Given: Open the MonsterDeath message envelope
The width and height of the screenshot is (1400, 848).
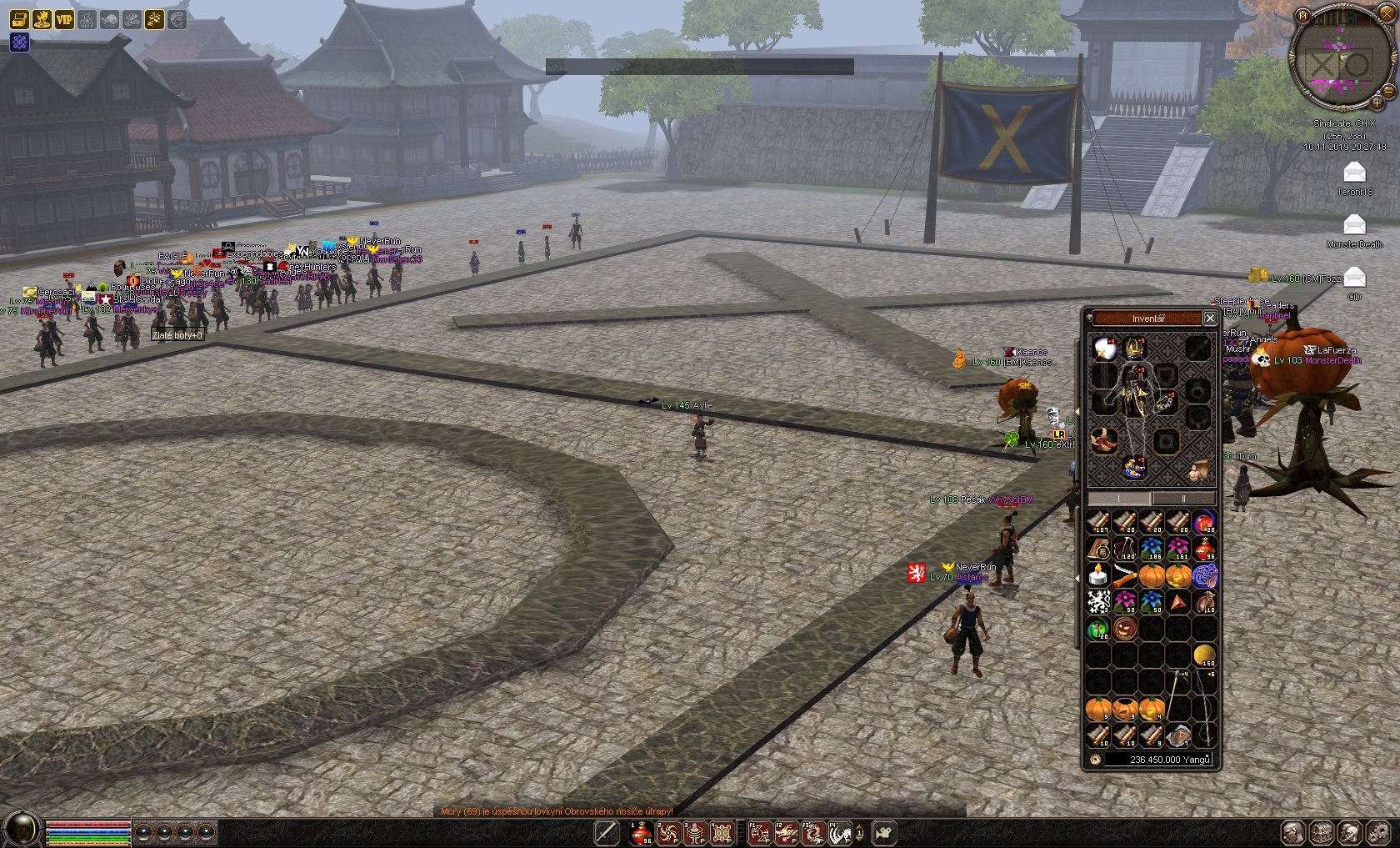Looking at the screenshot, I should [1354, 225].
